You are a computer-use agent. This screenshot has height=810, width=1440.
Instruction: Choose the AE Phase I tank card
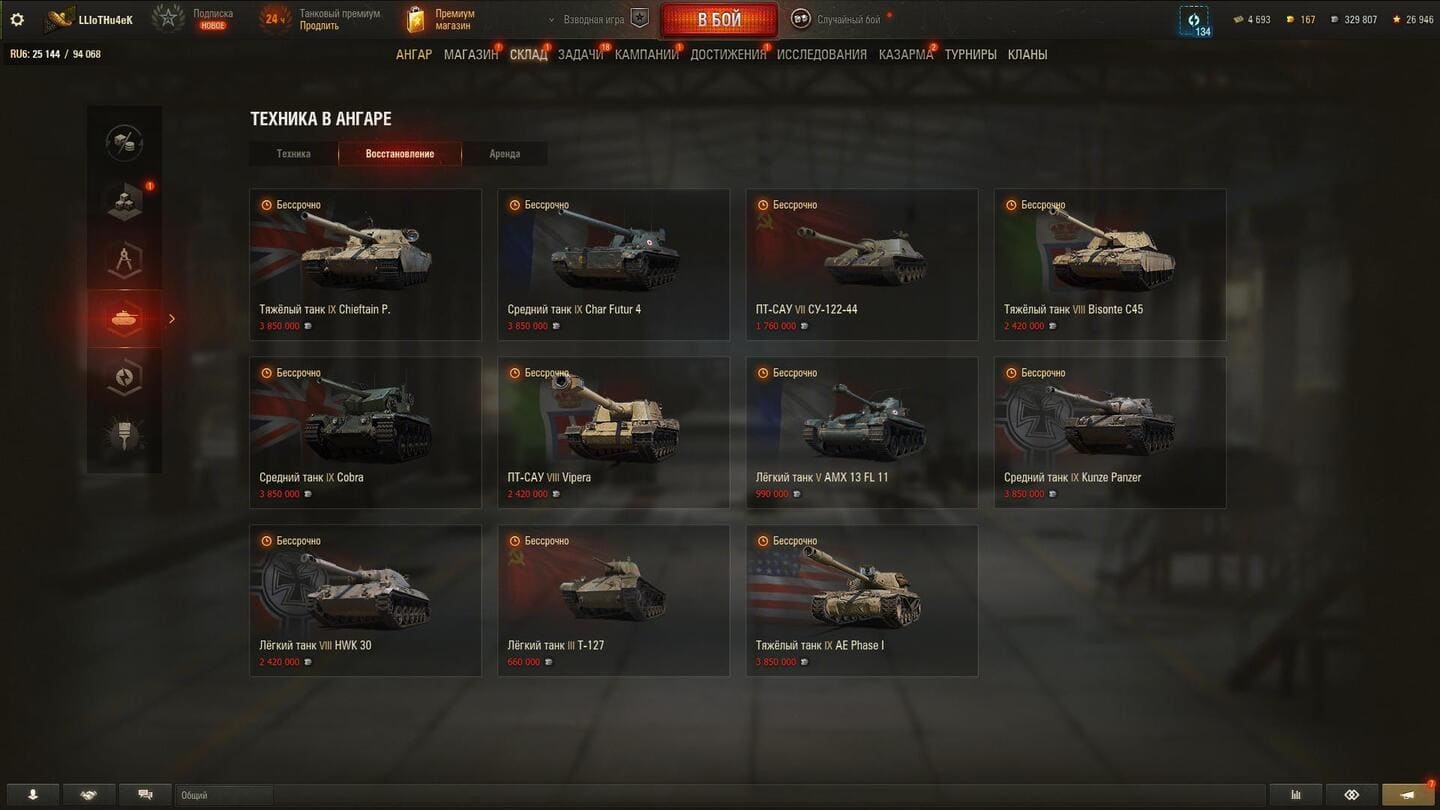(861, 600)
